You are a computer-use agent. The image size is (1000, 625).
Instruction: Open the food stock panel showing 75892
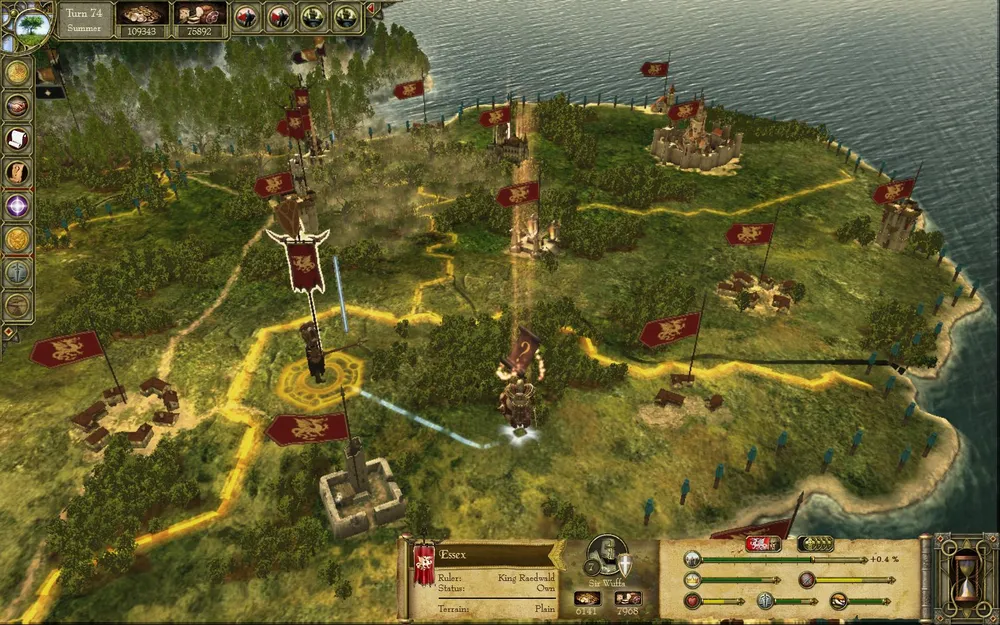(200, 19)
